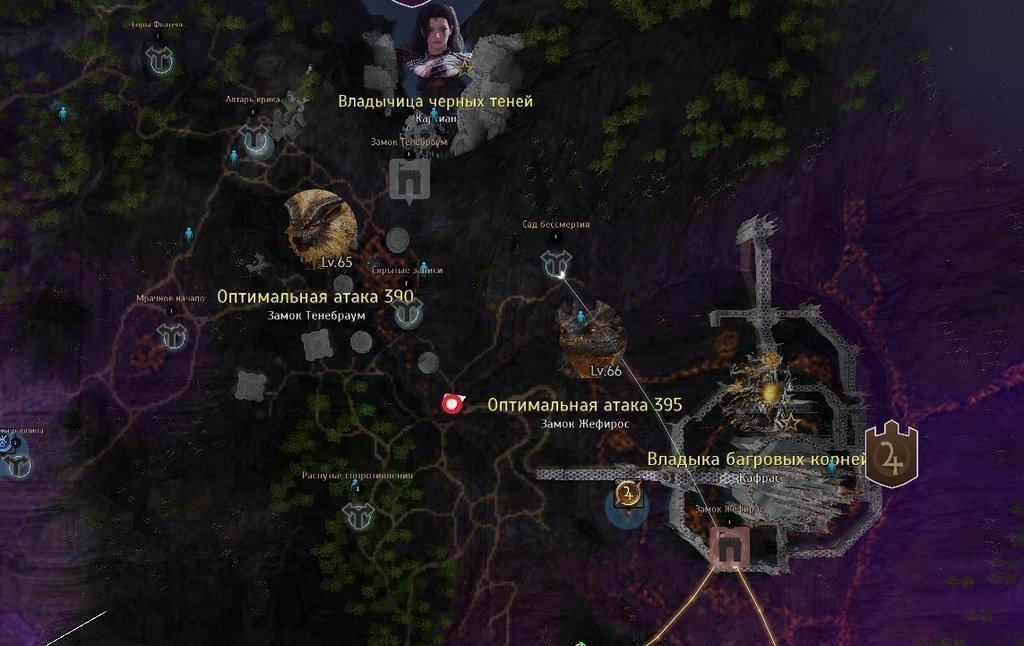Screen dimensions: 1024x646
Task: Click the Замок Жефирос castle gate marker
Action: tap(728, 545)
